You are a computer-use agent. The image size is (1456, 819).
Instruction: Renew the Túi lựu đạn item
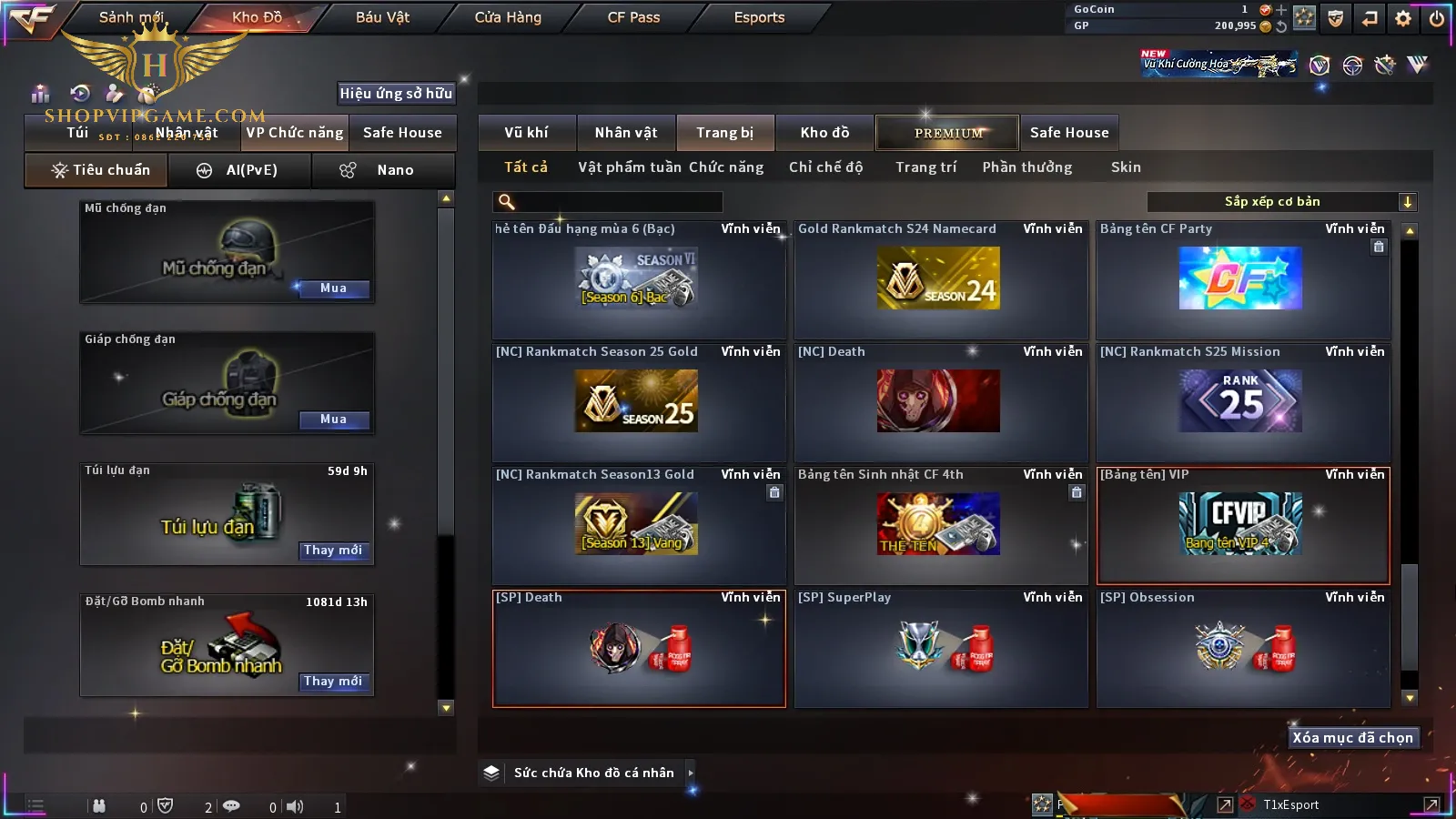[333, 551]
